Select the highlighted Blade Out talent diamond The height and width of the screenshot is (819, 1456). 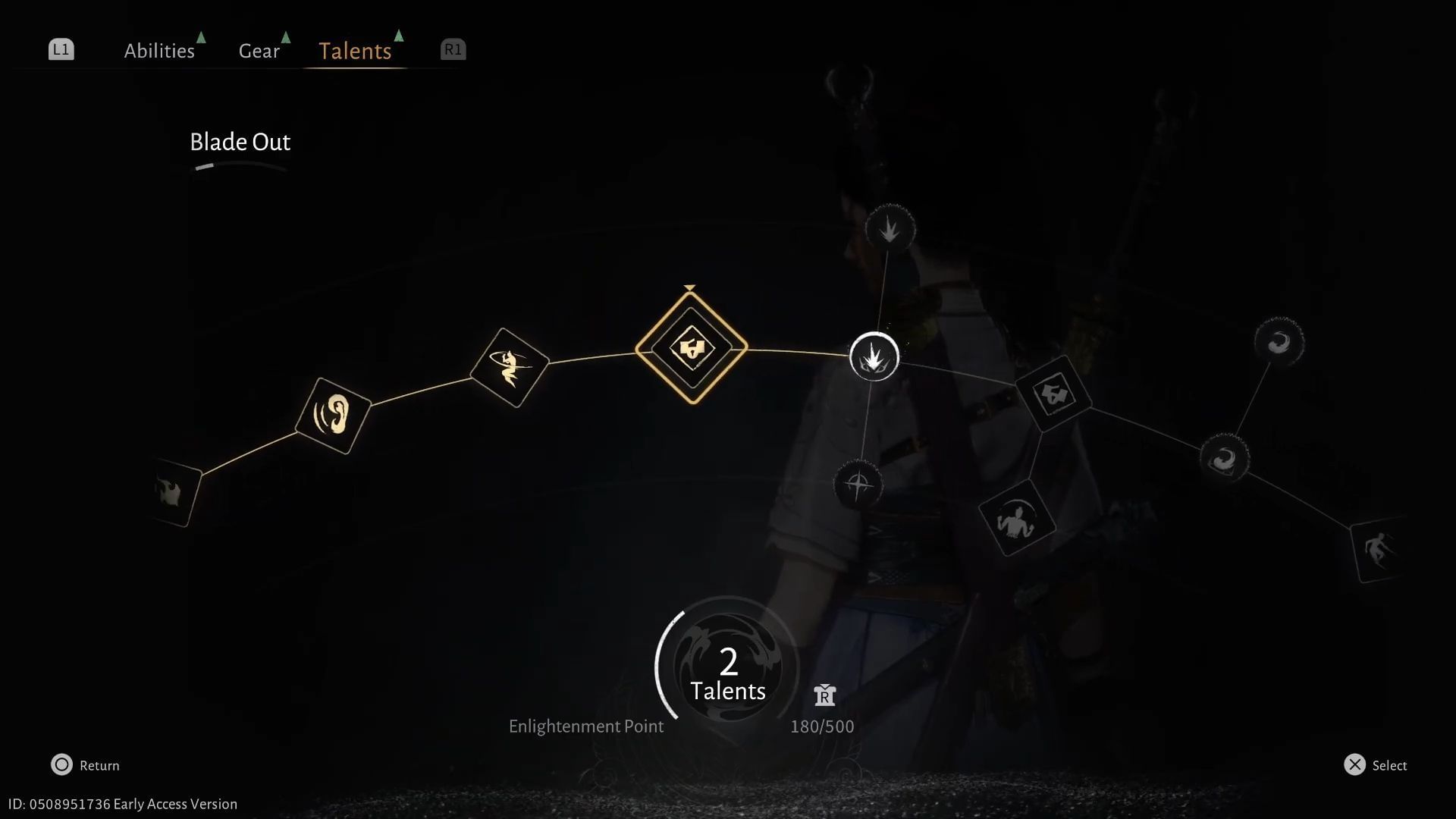(x=690, y=350)
